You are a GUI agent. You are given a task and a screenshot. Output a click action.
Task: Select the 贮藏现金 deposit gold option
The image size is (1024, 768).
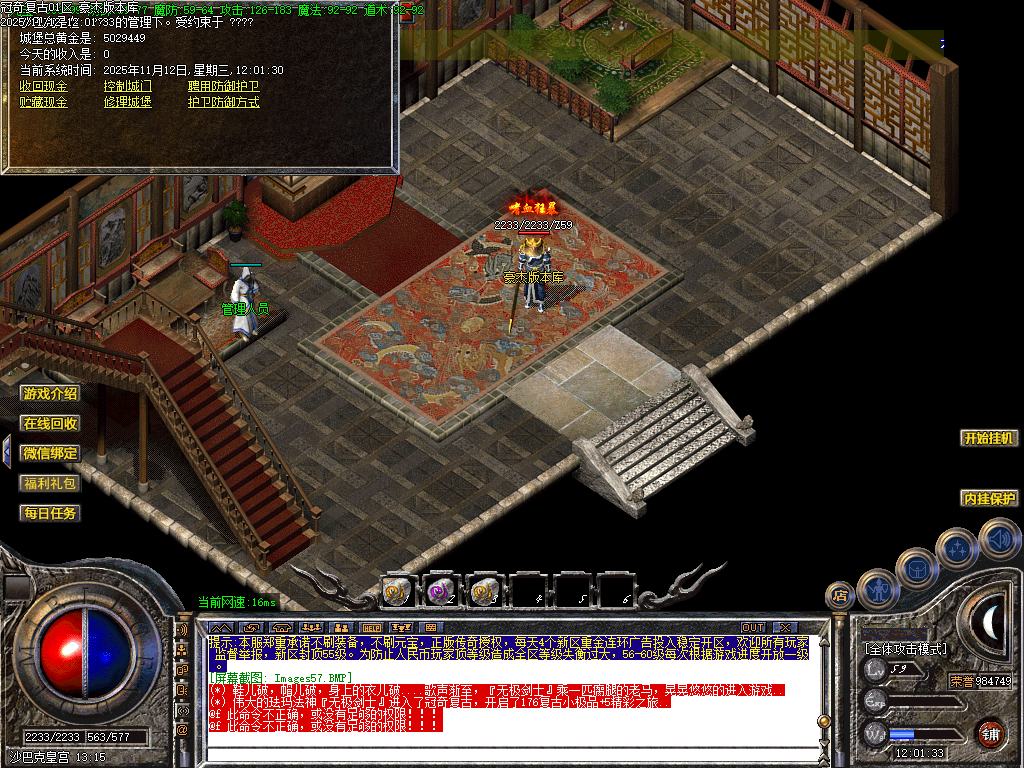pyautogui.click(x=44, y=102)
